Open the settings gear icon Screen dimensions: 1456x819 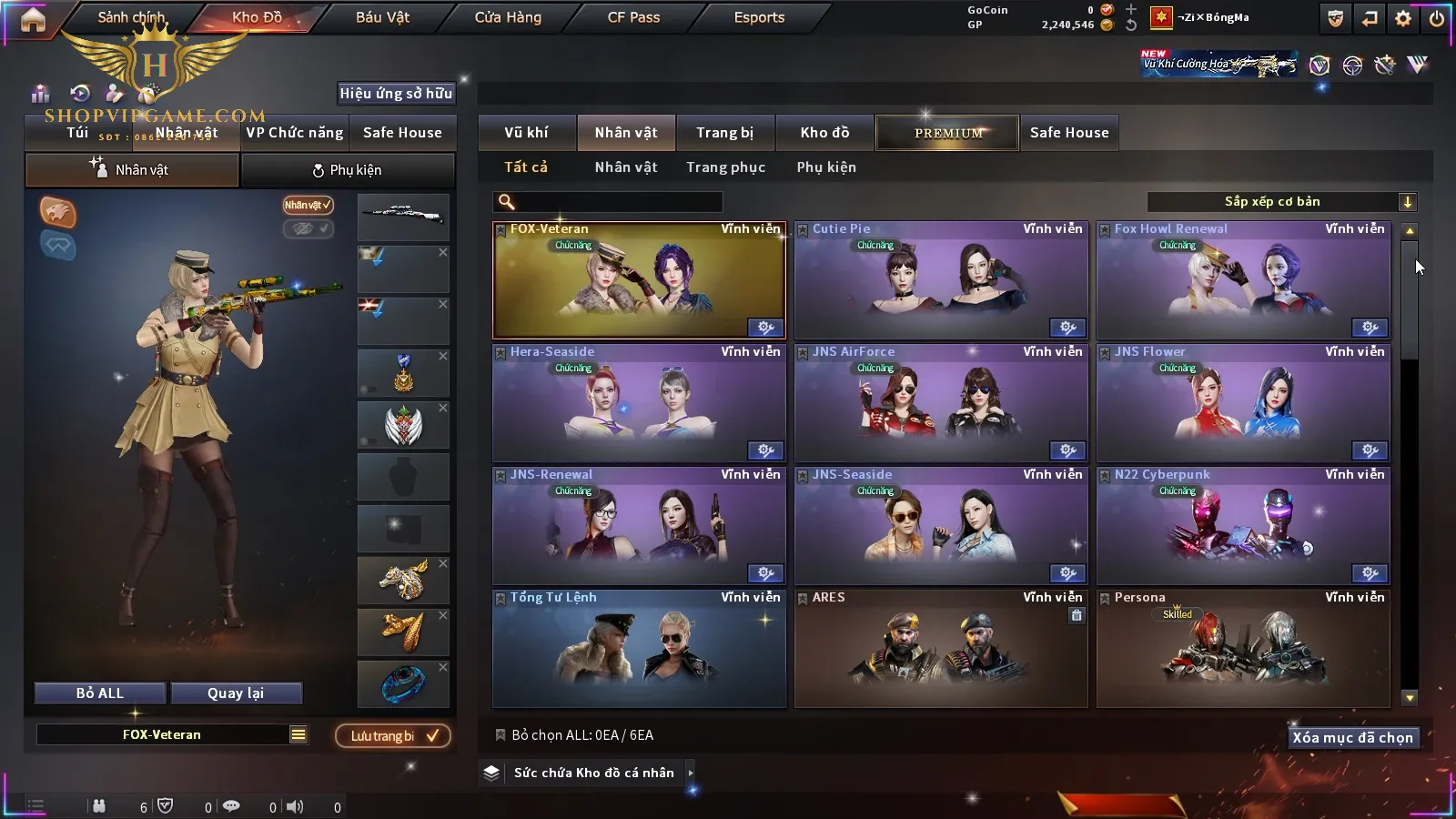point(1403,18)
